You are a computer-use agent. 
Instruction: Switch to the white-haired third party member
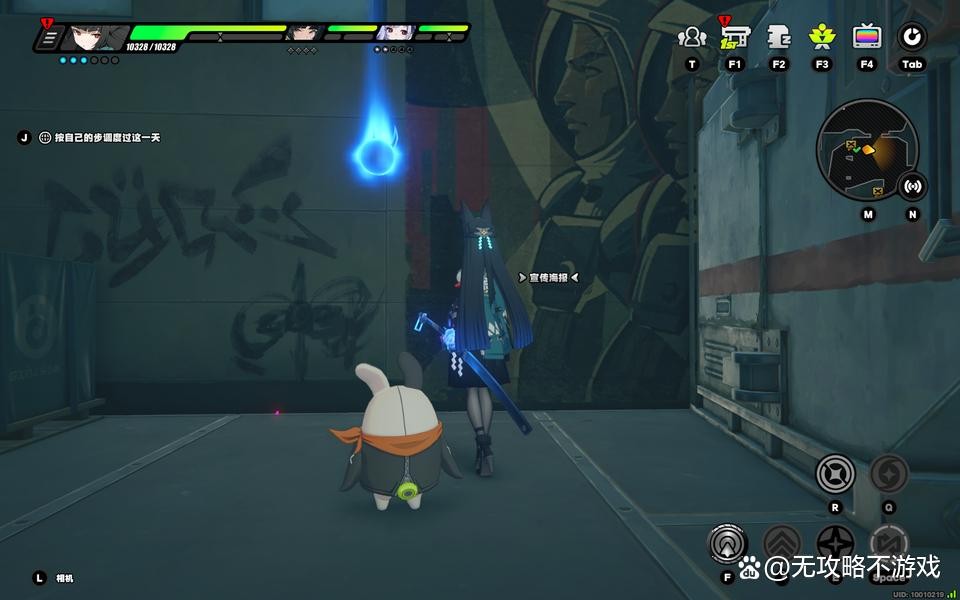coord(392,33)
